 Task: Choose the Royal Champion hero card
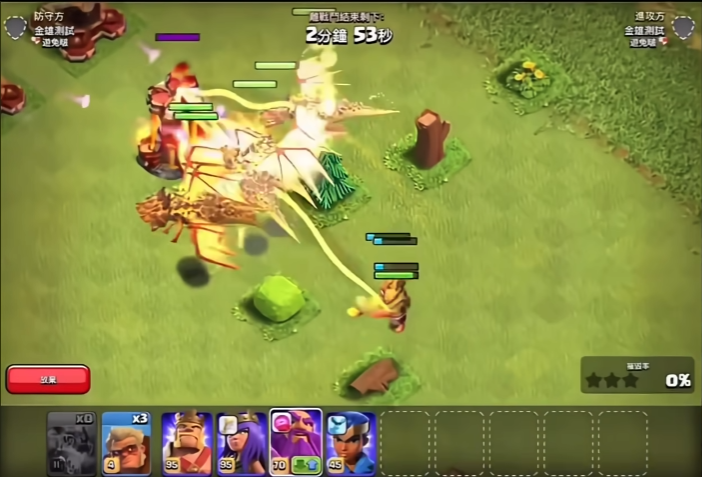point(350,443)
